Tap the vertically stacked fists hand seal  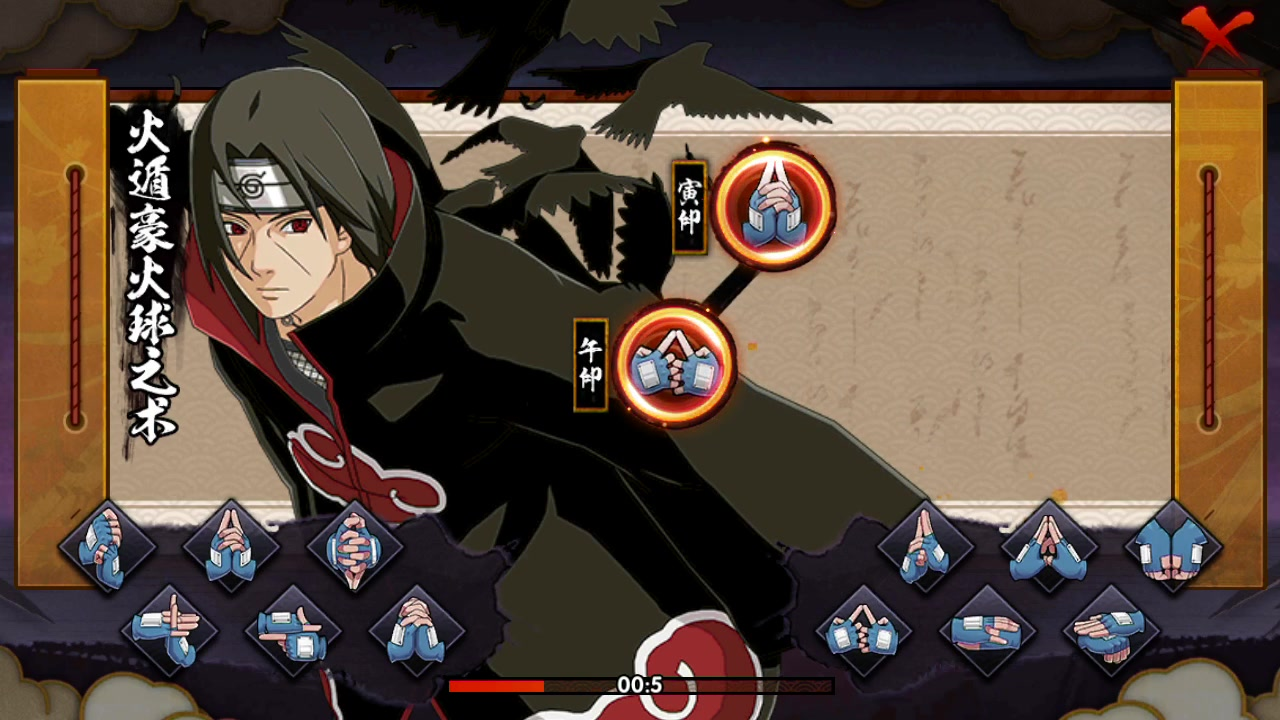(107, 547)
